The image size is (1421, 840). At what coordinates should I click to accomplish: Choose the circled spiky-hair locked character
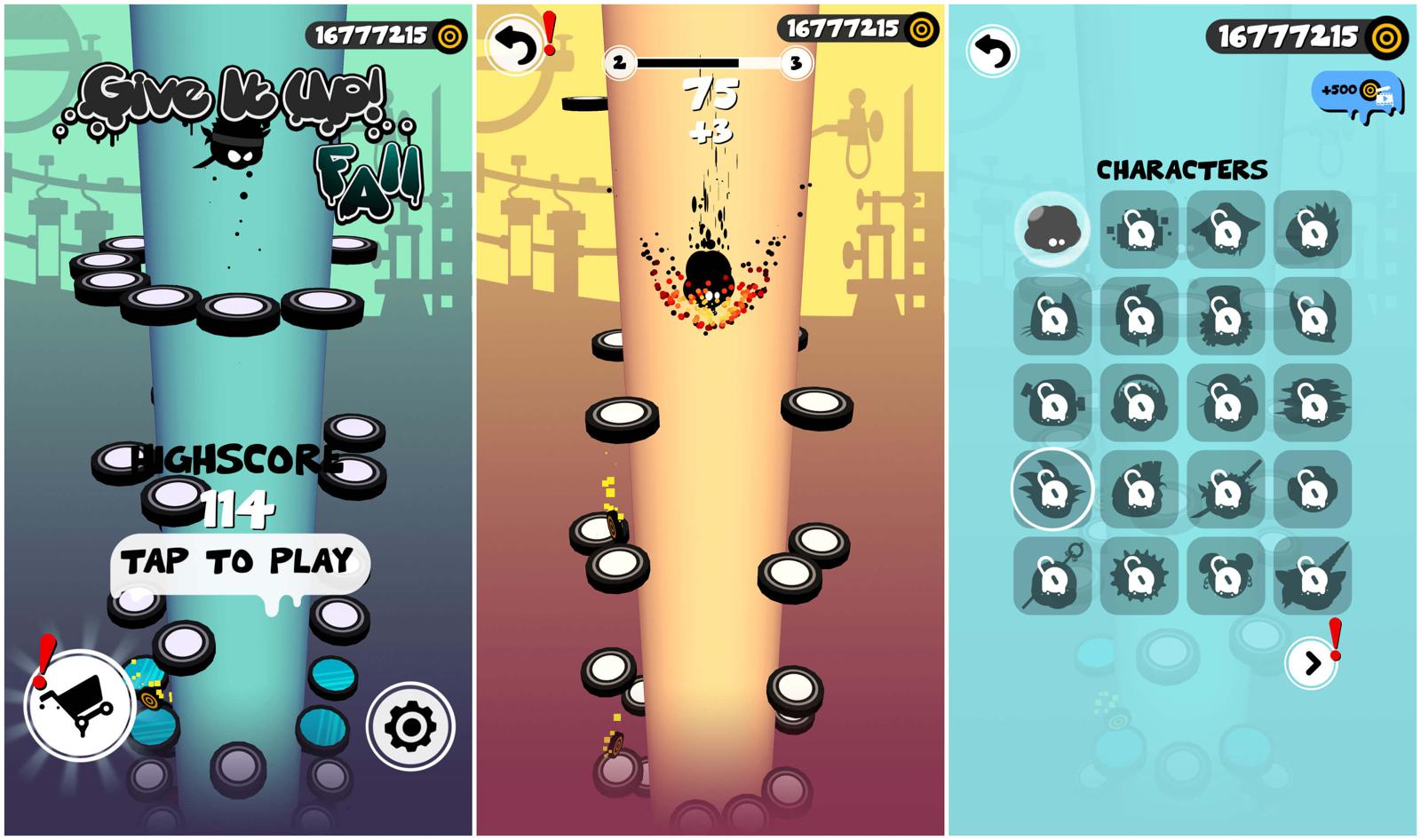[x=1052, y=489]
